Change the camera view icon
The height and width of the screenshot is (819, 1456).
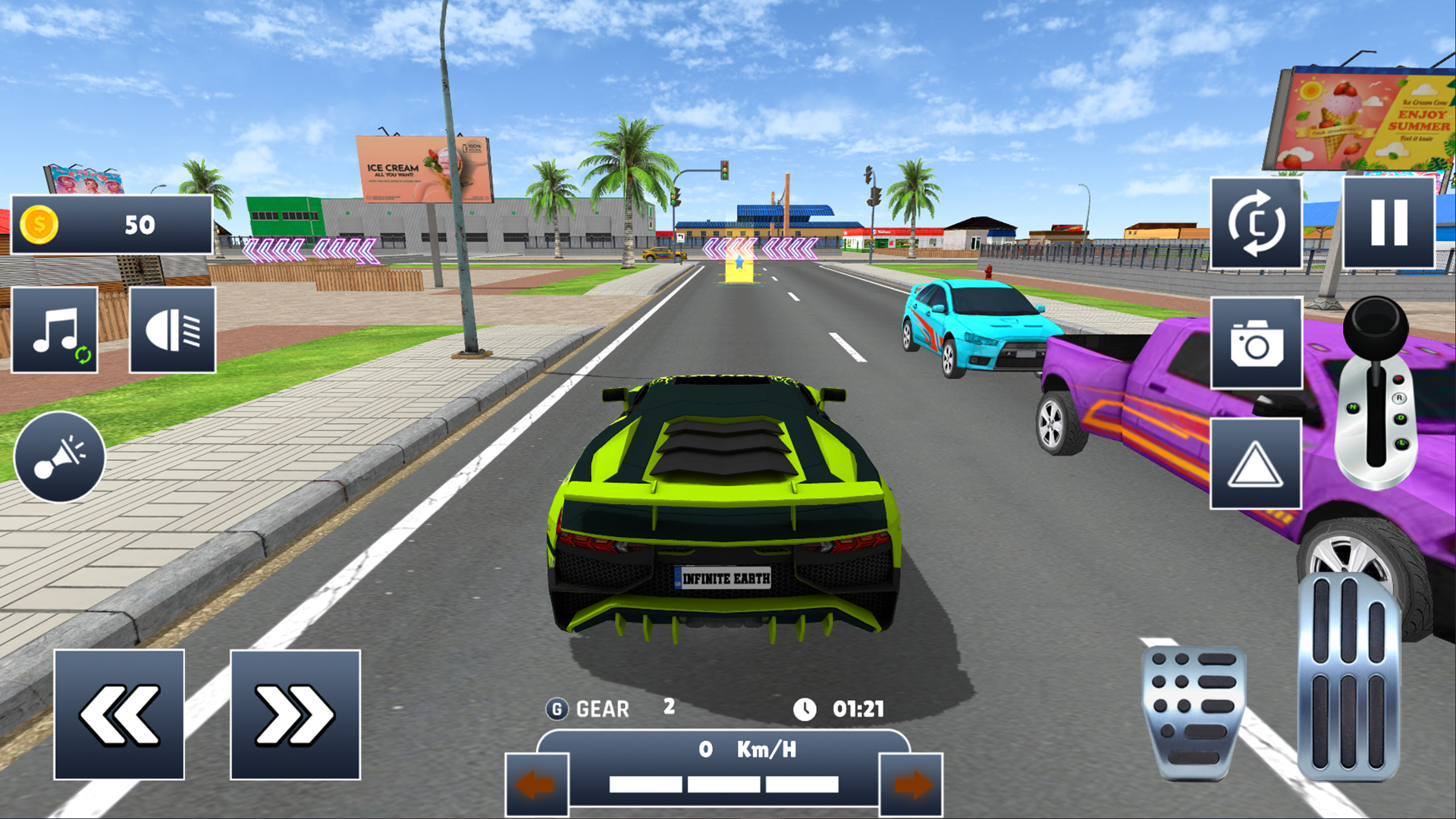1256,224
